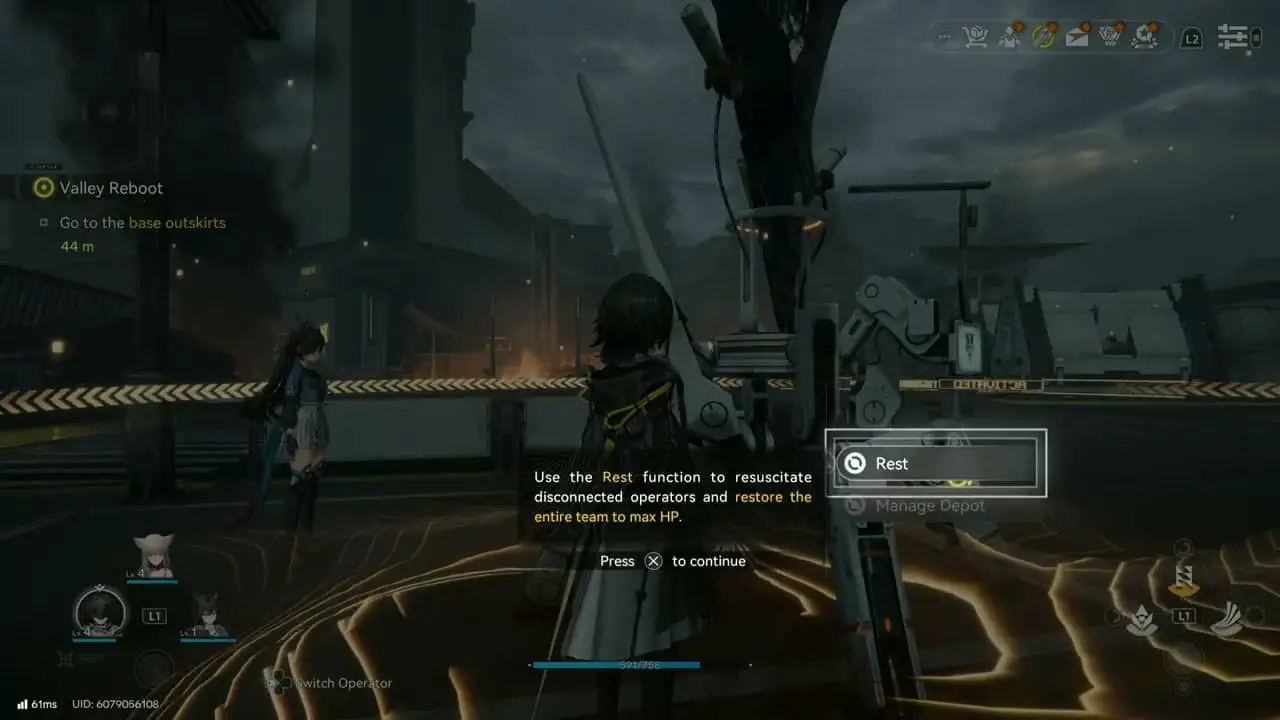
Task: Open the Valley Reboot quest tracker
Action: click(x=110, y=188)
